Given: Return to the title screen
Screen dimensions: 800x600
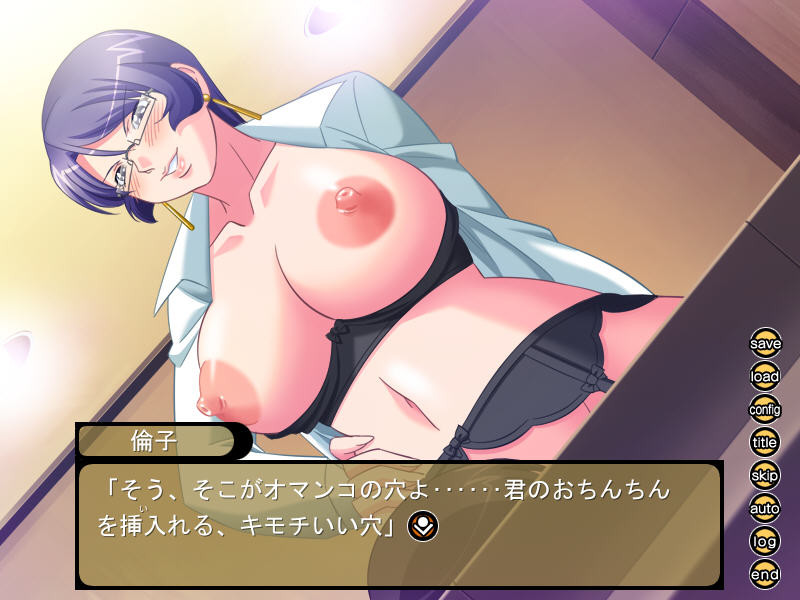Looking at the screenshot, I should pos(765,441).
